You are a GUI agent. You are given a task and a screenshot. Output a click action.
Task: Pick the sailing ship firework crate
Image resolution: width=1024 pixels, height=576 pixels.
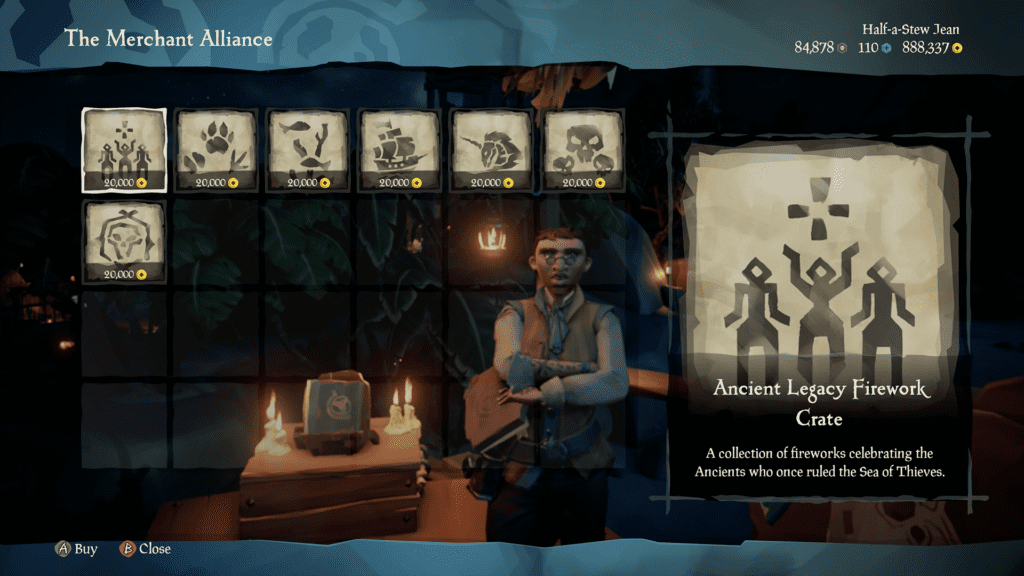pyautogui.click(x=399, y=150)
